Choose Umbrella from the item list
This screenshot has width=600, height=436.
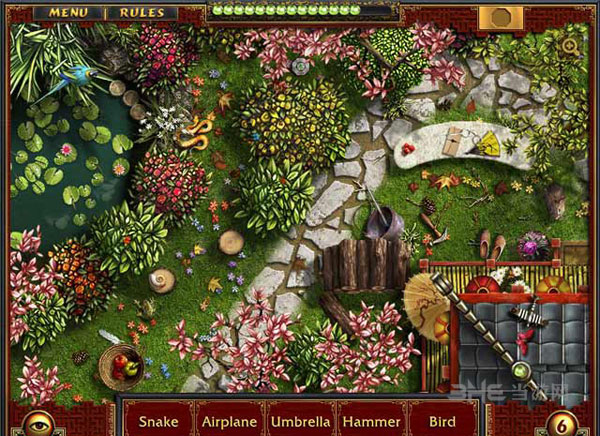[301, 421]
